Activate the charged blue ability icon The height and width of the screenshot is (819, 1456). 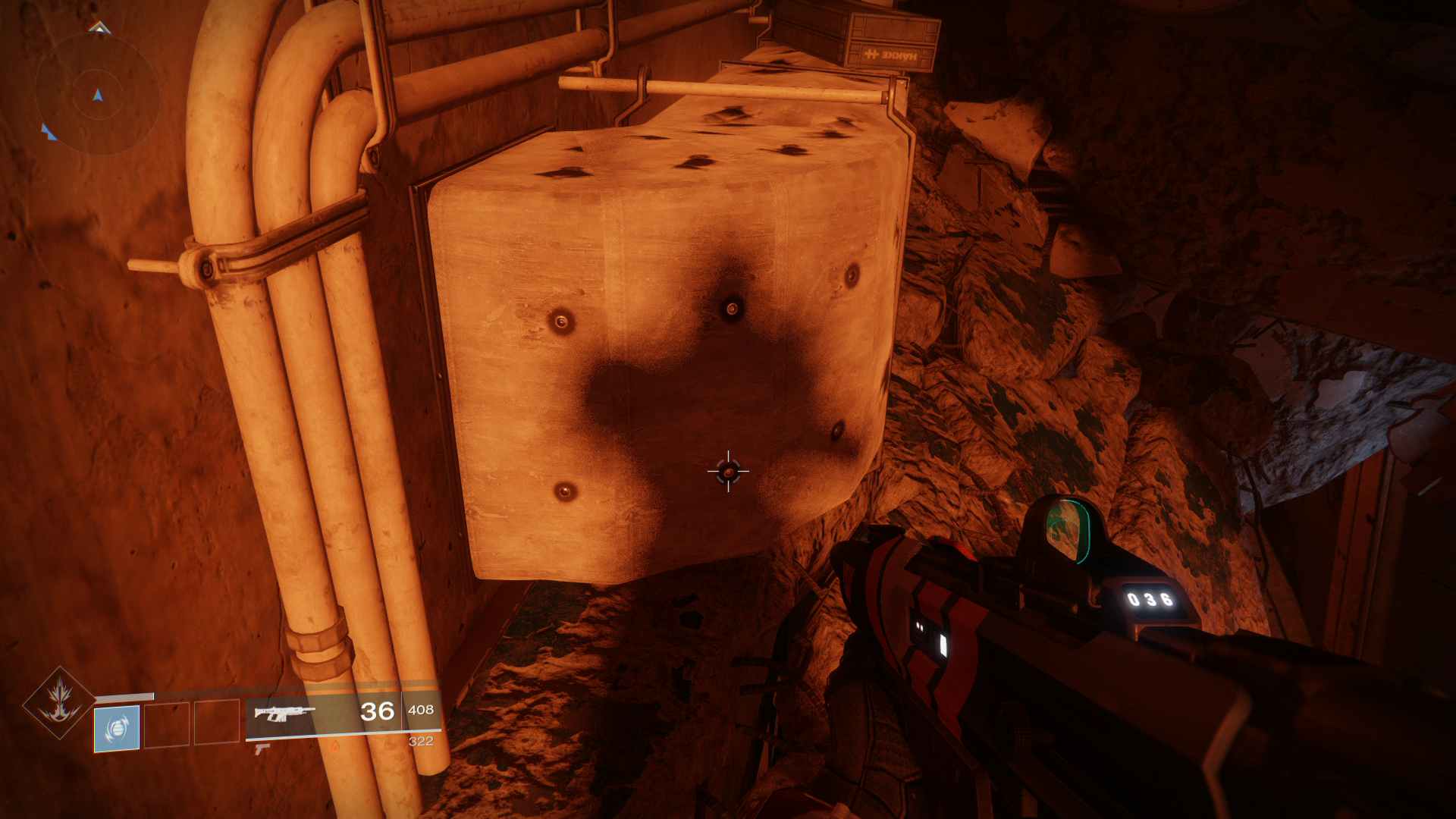point(117,729)
